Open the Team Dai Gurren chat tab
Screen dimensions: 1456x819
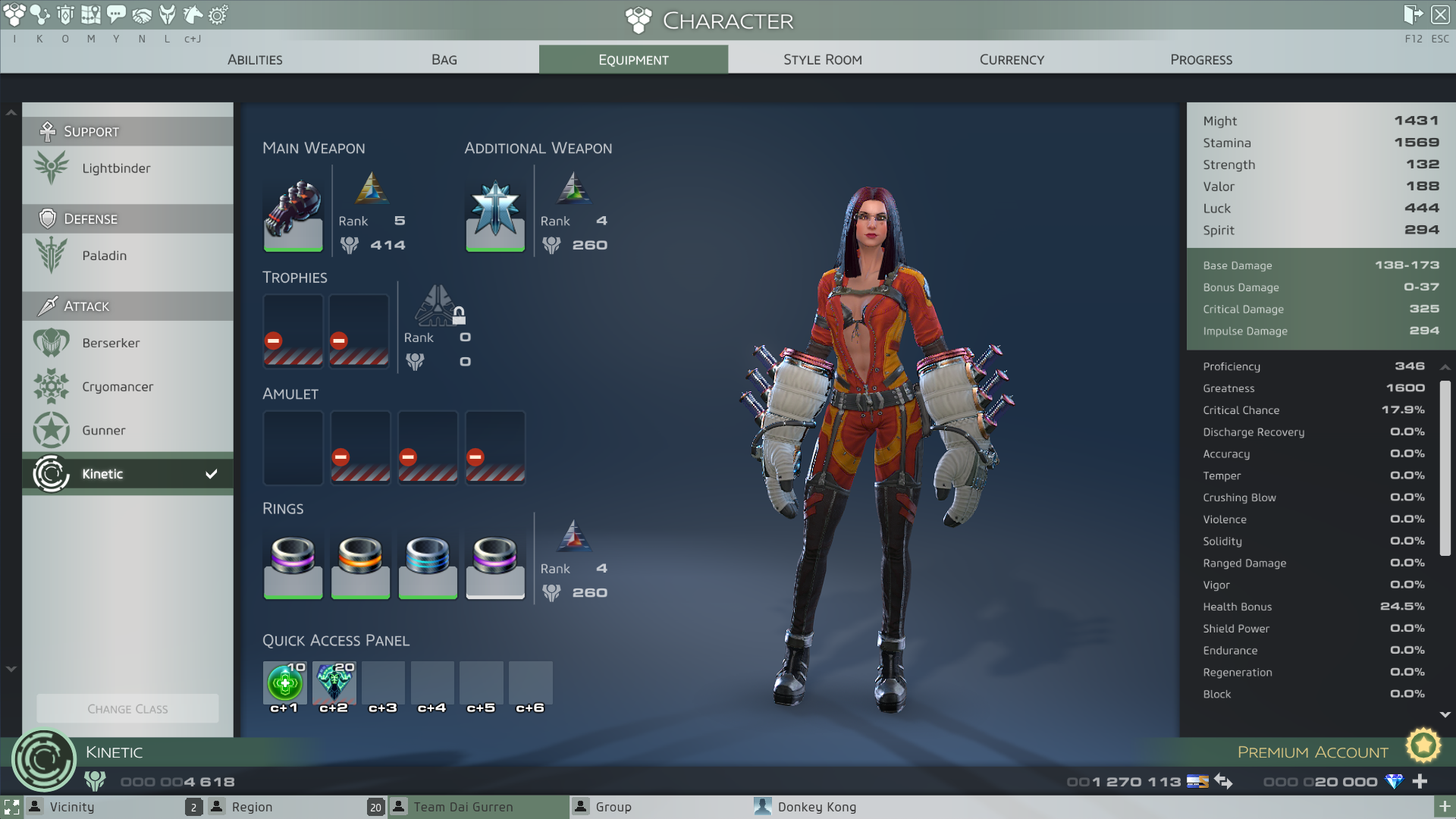coord(463,807)
